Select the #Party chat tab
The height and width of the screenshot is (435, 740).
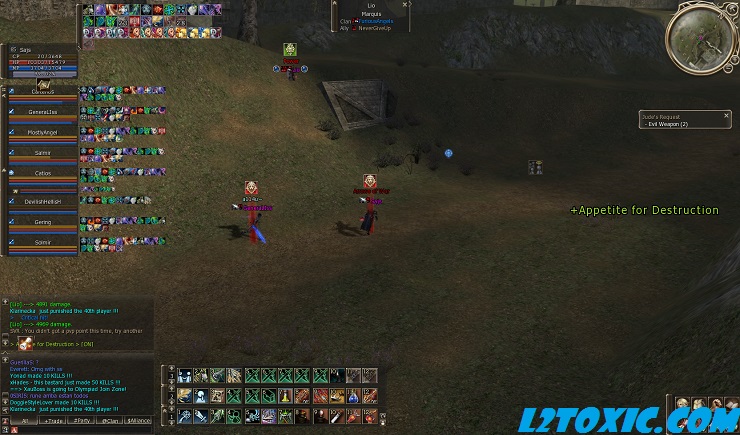(x=82, y=421)
